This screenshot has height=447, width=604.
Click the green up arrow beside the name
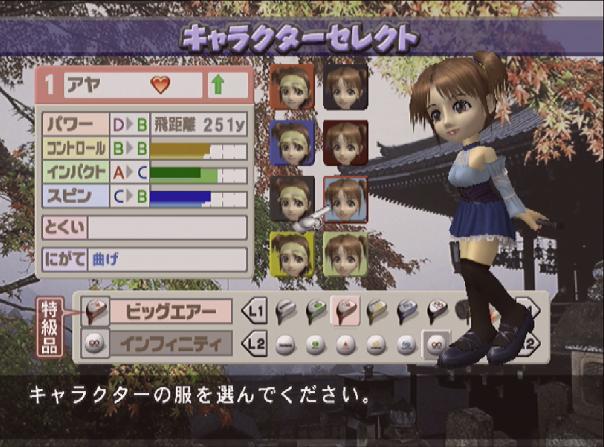(x=217, y=86)
